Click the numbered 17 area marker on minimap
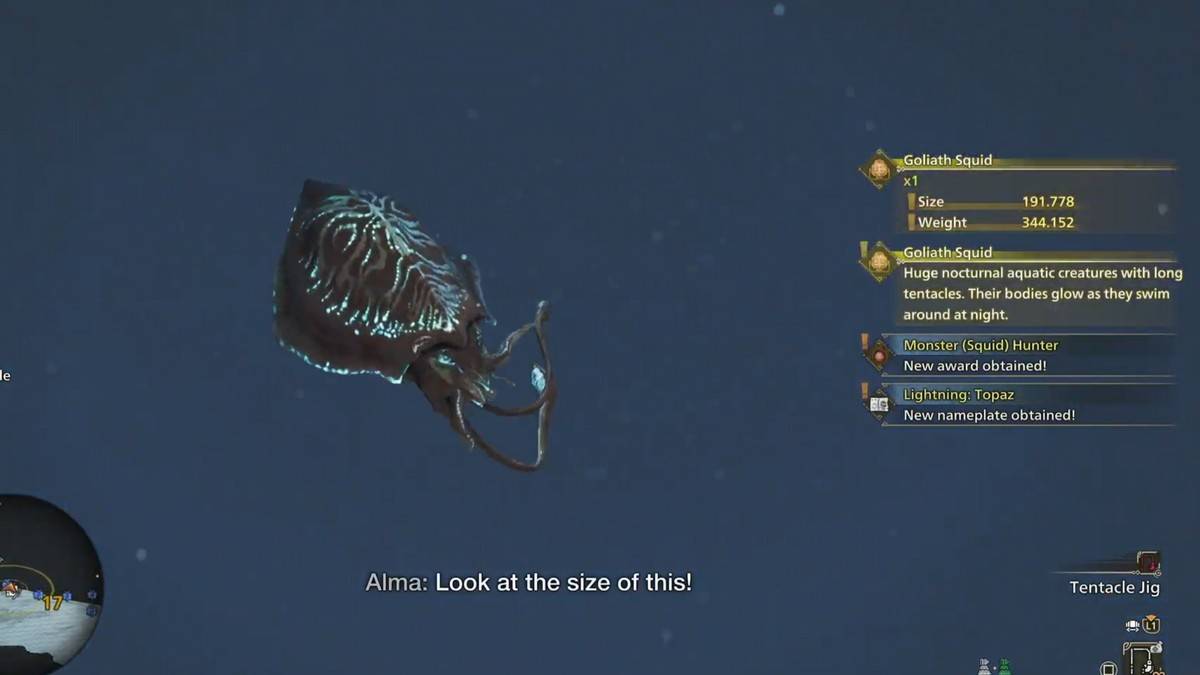Image resolution: width=1200 pixels, height=675 pixels. tap(52, 602)
